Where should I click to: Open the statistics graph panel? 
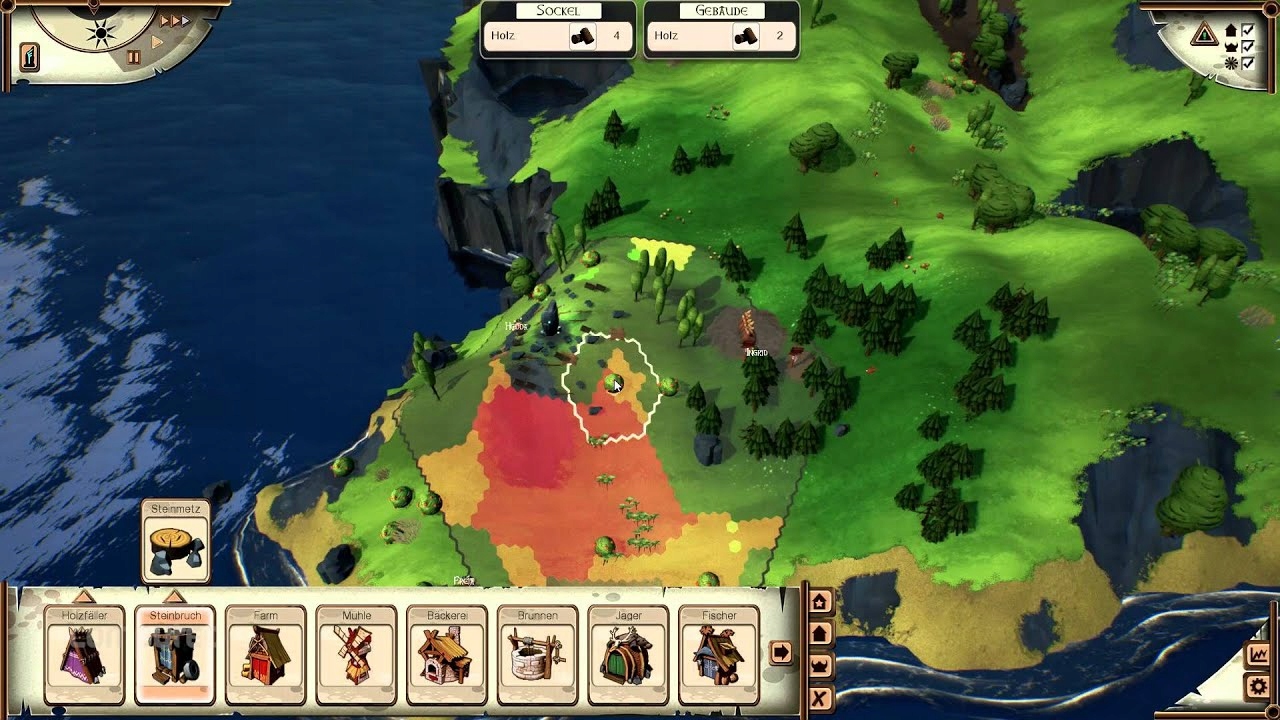tap(1258, 655)
